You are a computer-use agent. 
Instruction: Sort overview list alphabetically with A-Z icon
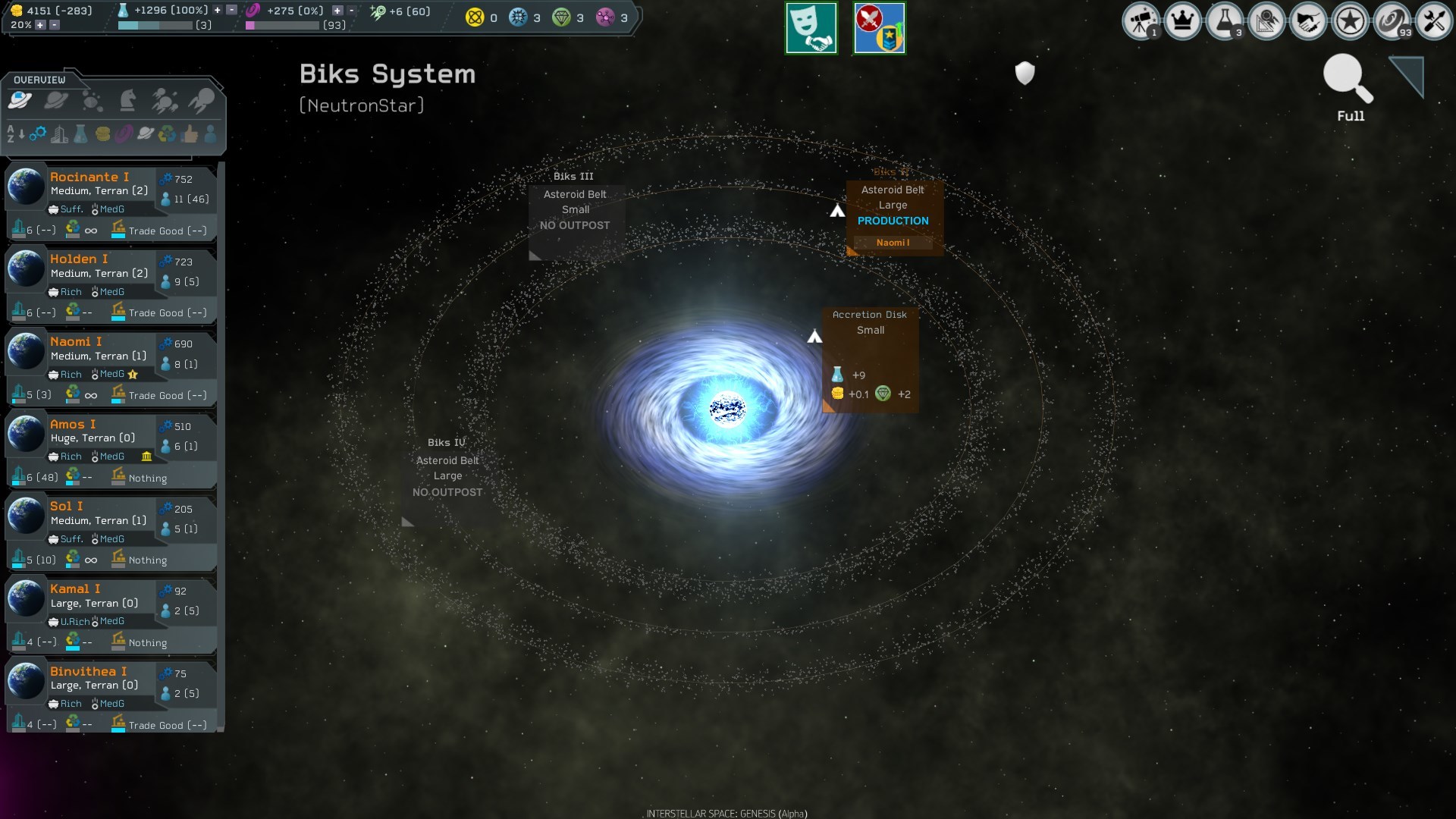point(14,134)
